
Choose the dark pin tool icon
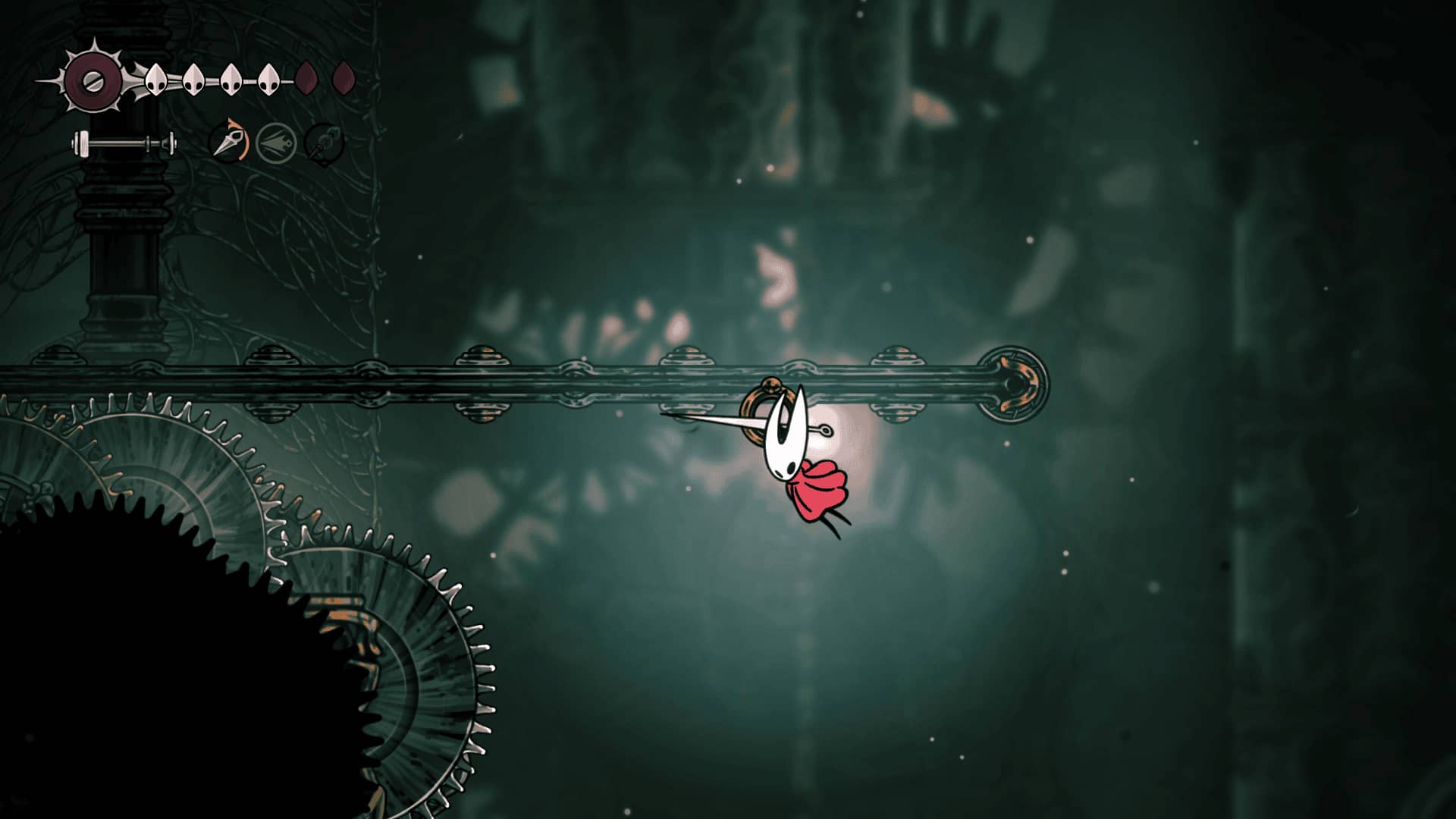(x=324, y=143)
